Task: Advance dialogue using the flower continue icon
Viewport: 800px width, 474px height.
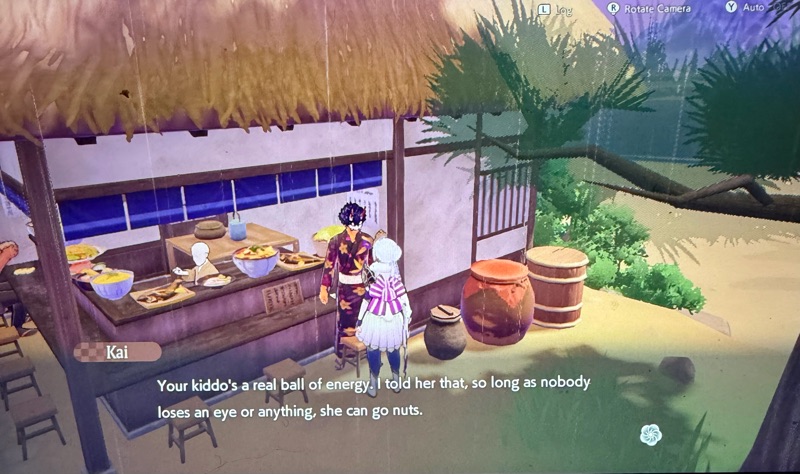Action: point(652,434)
